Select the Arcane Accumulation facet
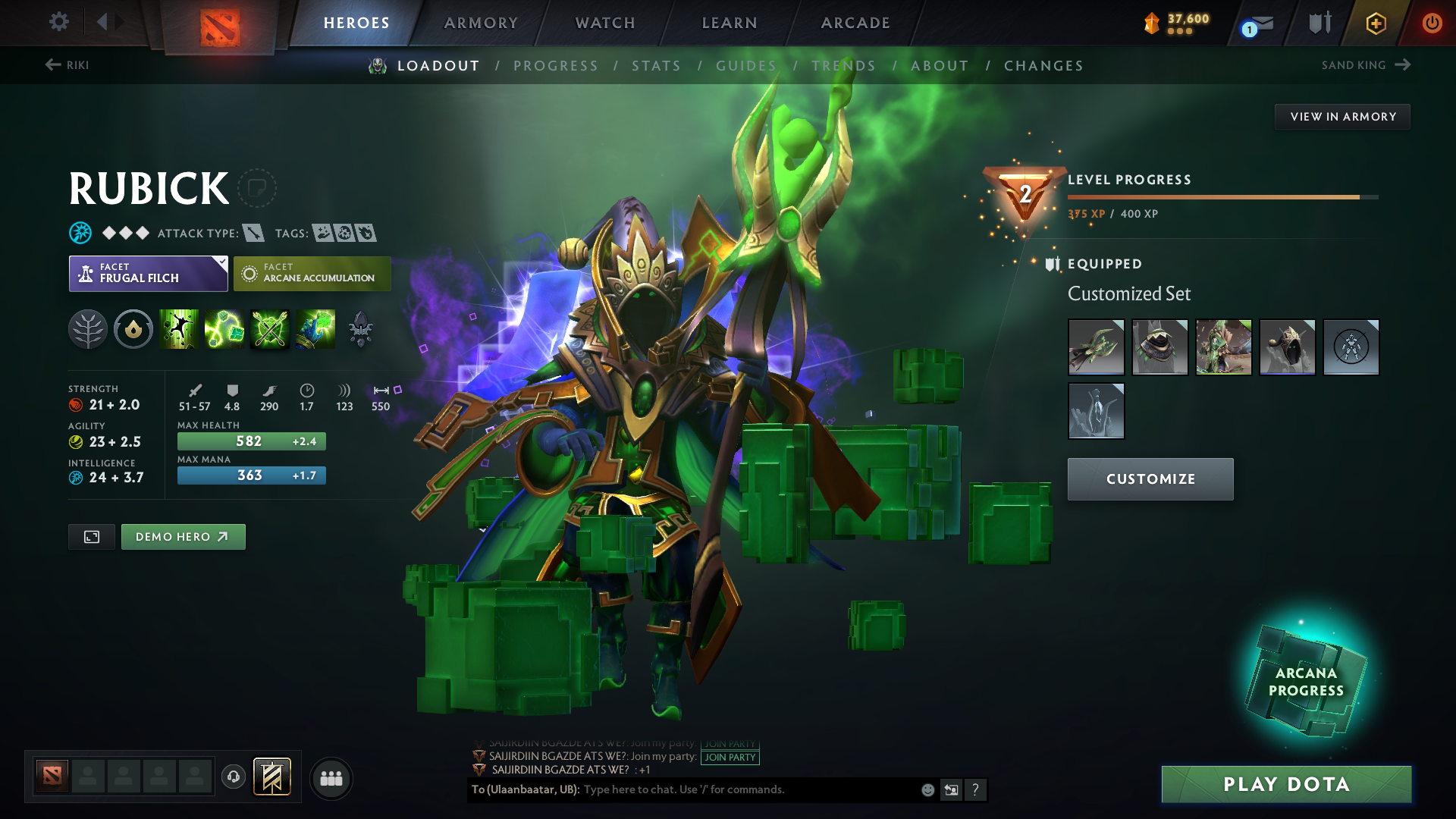This screenshot has width=1456, height=819. click(312, 273)
